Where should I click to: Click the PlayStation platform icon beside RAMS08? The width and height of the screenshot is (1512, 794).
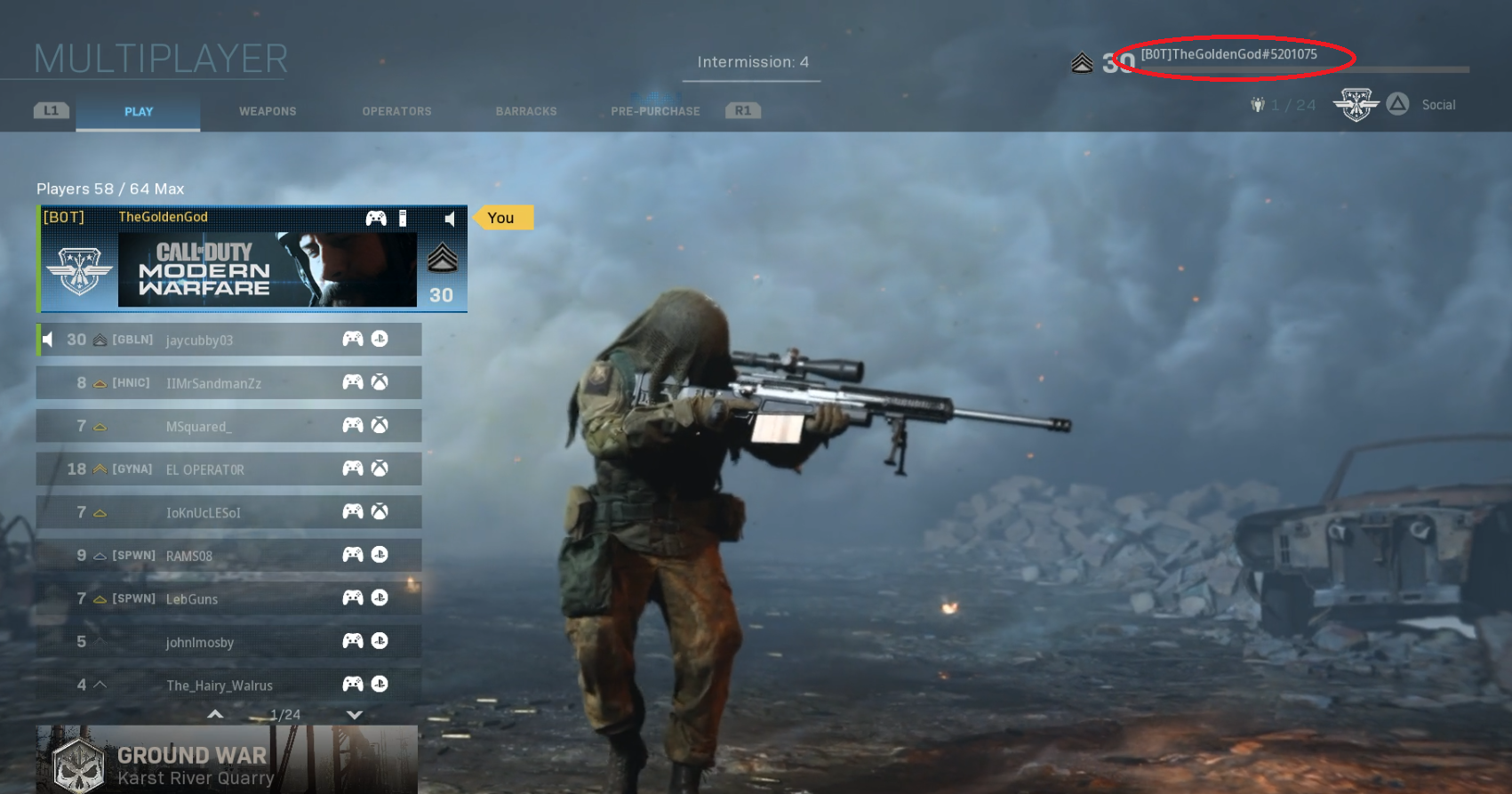(x=378, y=554)
